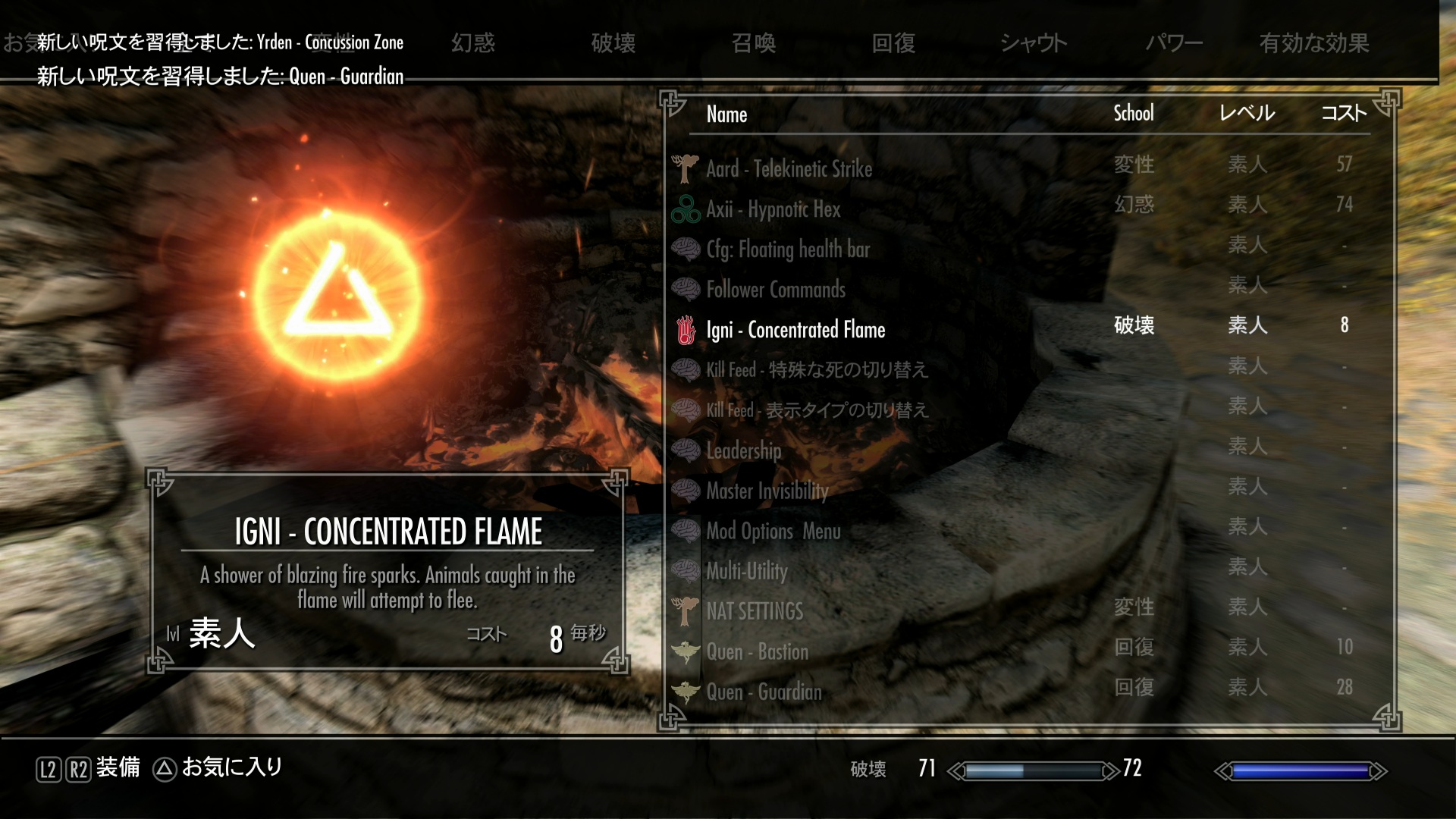Open the Follower Commands spell row
This screenshot has width=1456, height=819.
tap(775, 289)
